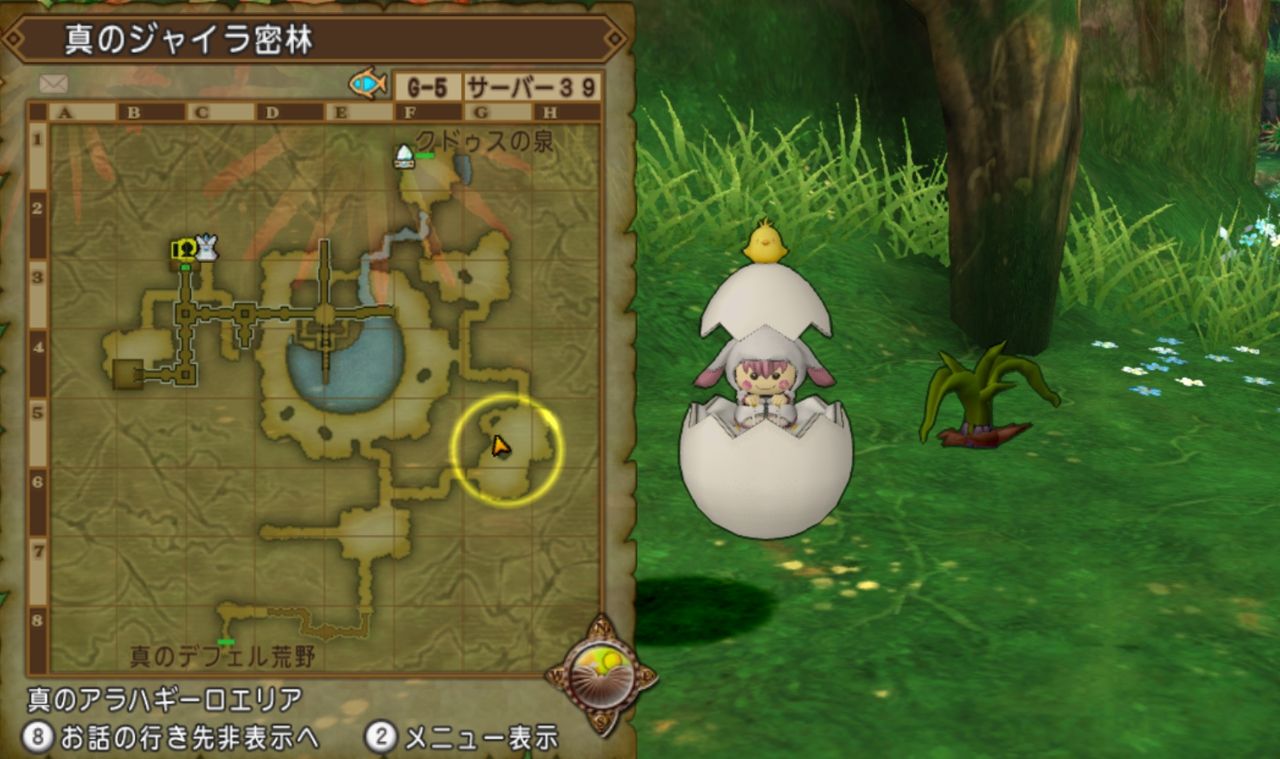Select column header G on the map grid
Image resolution: width=1280 pixels, height=759 pixels.
479,111
